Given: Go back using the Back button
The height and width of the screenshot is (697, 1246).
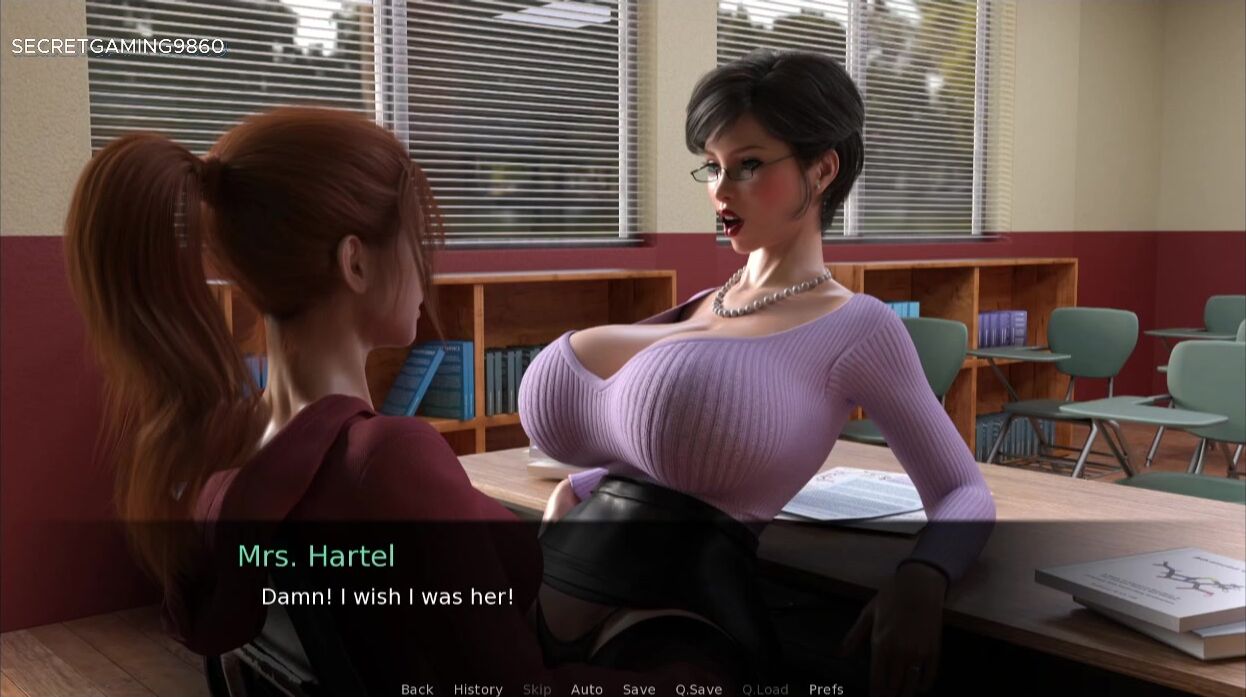Looking at the screenshot, I should pyautogui.click(x=417, y=689).
